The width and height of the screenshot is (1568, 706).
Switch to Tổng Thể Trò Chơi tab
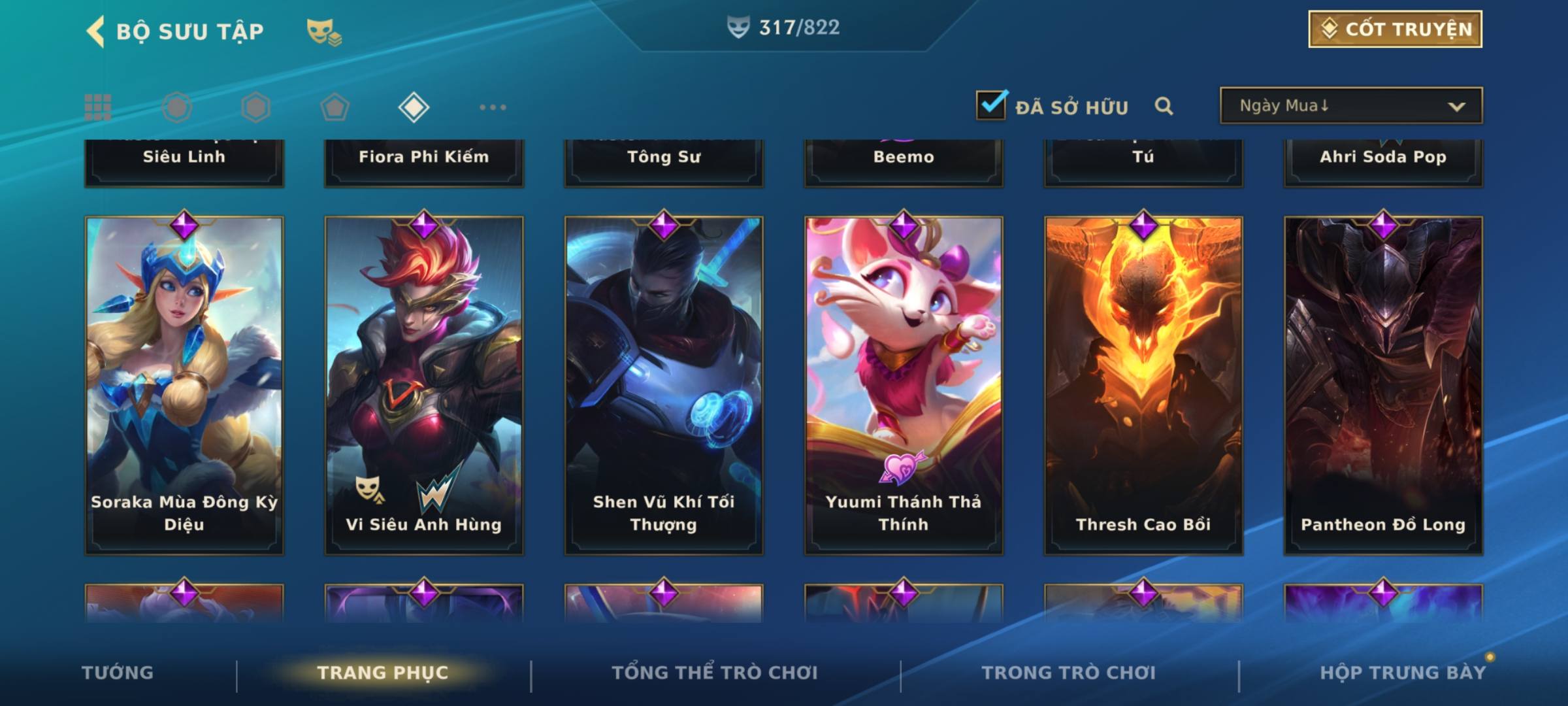click(715, 673)
